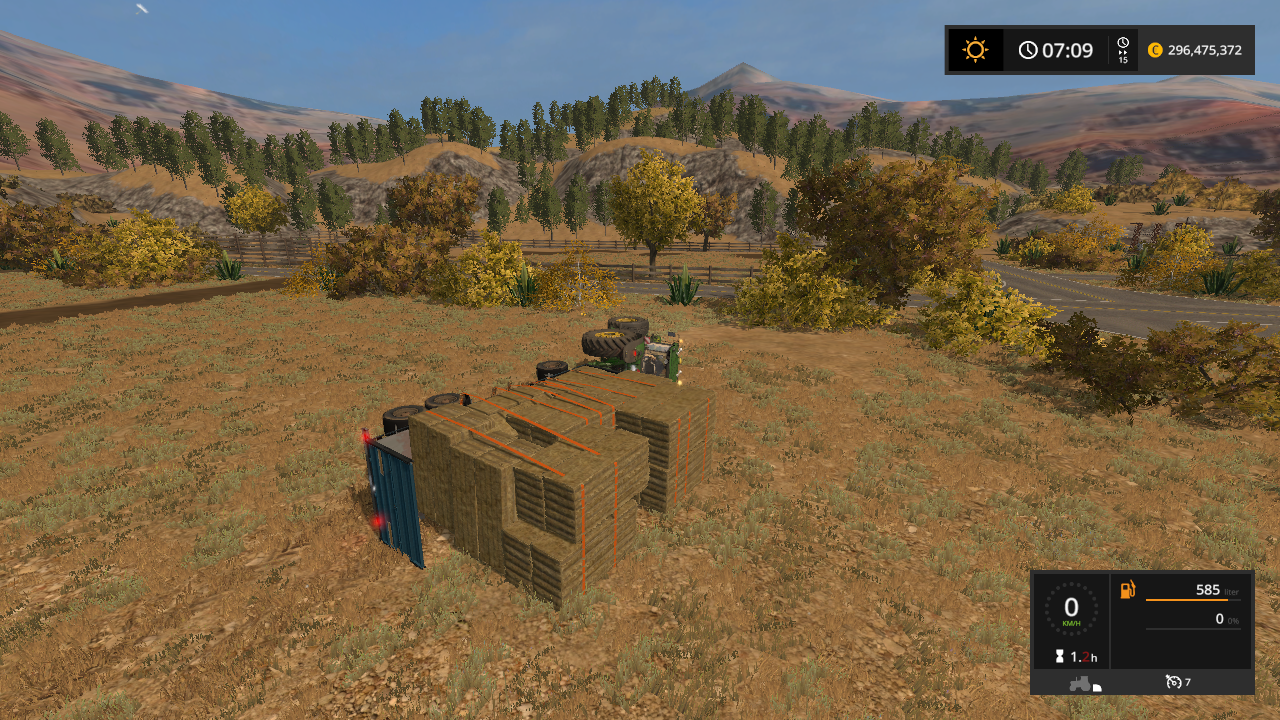The height and width of the screenshot is (720, 1280).
Task: Toggle the time scale showing 15
Action: pyautogui.click(x=1121, y=58)
